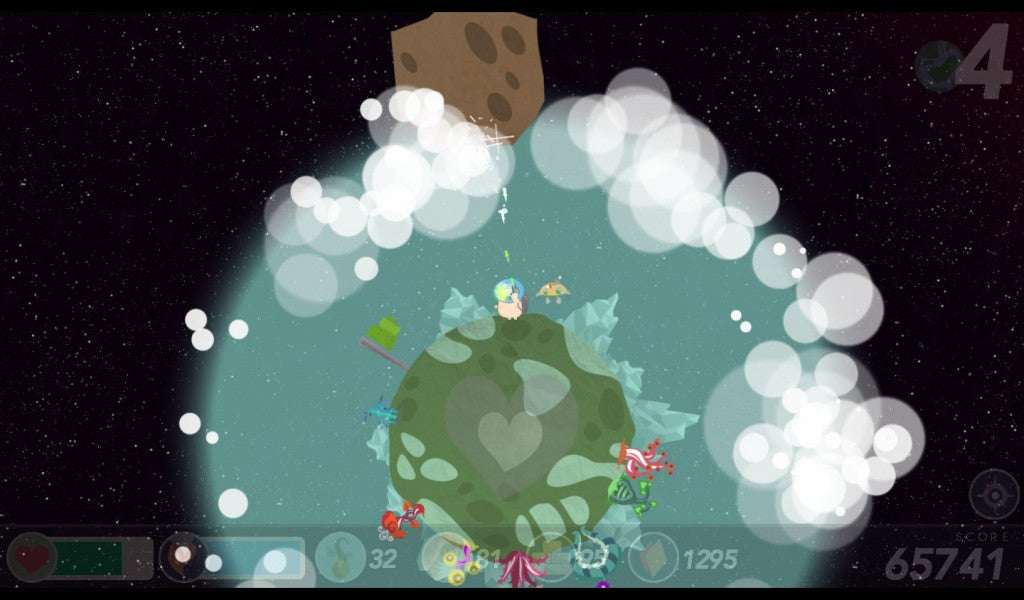Viewport: 1024px width, 600px height.
Task: Click the heart icon in the HUD
Action: (x=31, y=557)
